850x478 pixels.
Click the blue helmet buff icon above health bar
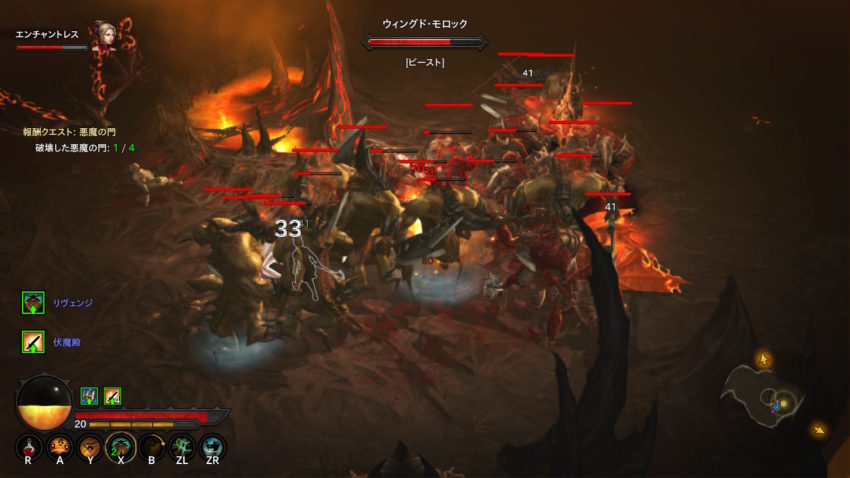[88, 395]
